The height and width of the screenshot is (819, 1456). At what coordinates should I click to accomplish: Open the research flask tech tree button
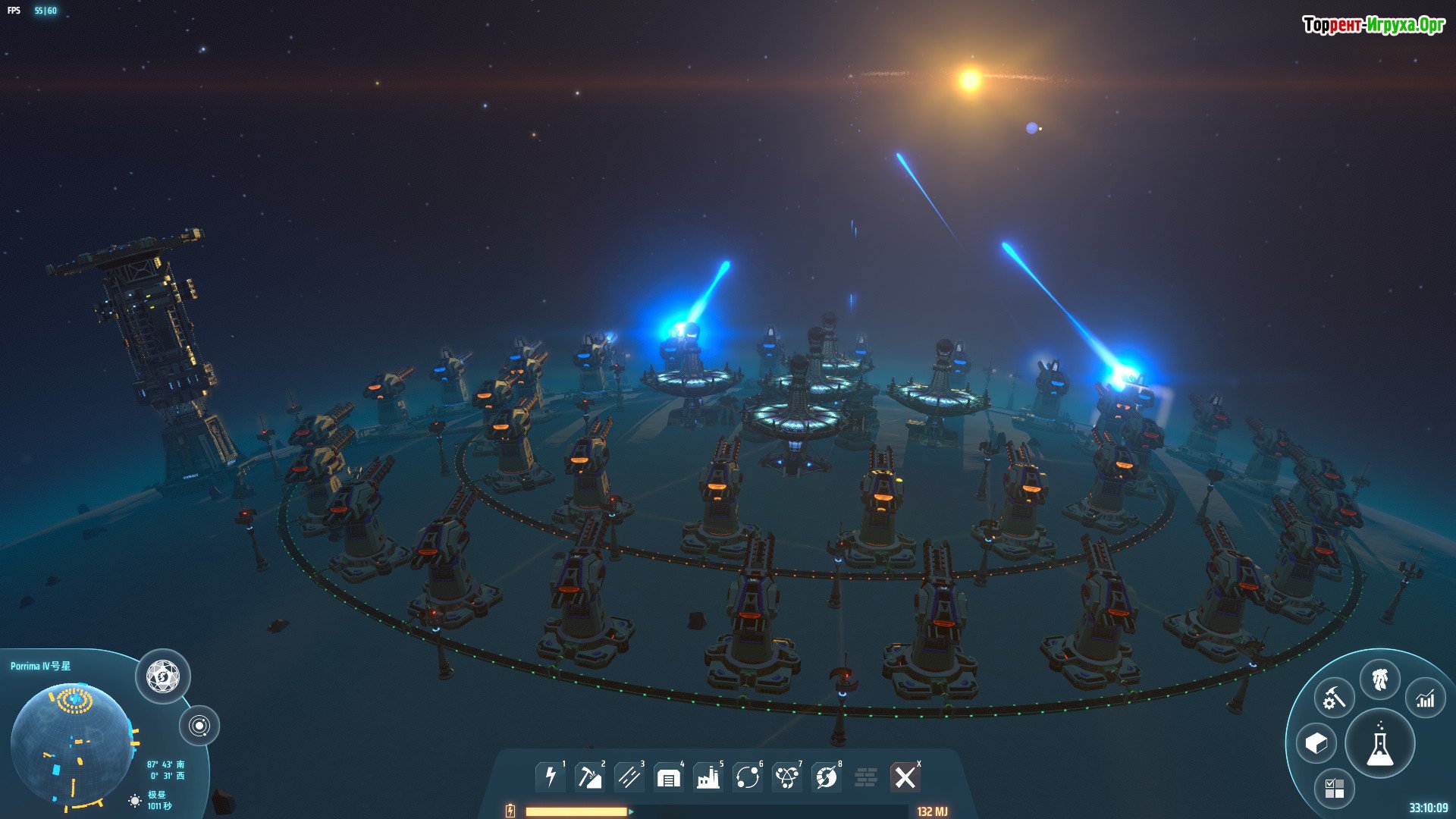1380,745
